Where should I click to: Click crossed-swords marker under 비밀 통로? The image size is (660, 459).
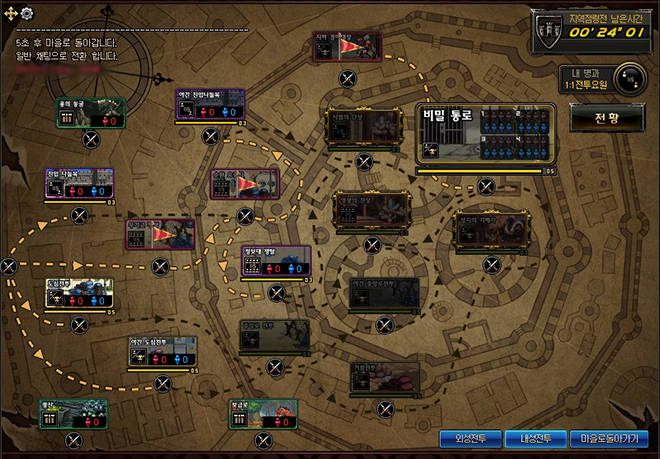[x=486, y=186]
